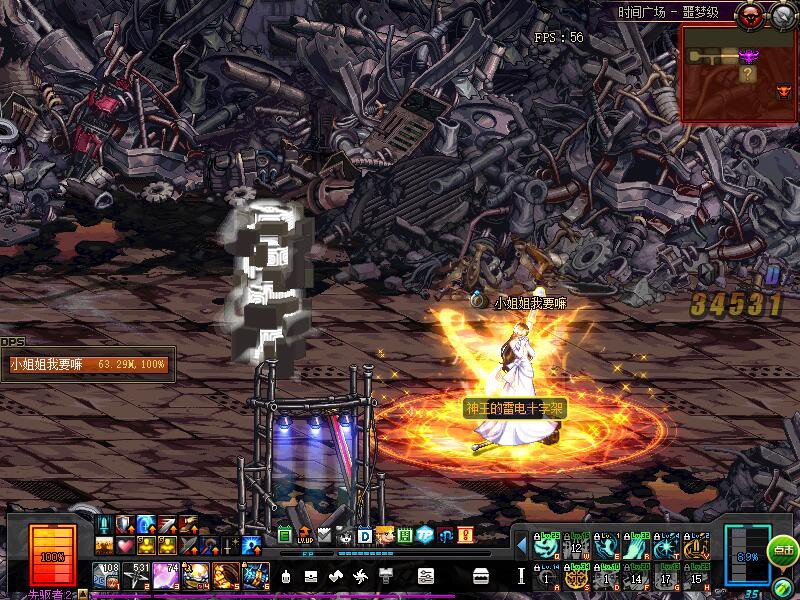
Task: Open the shop storefront menu icon
Action: coord(480,576)
